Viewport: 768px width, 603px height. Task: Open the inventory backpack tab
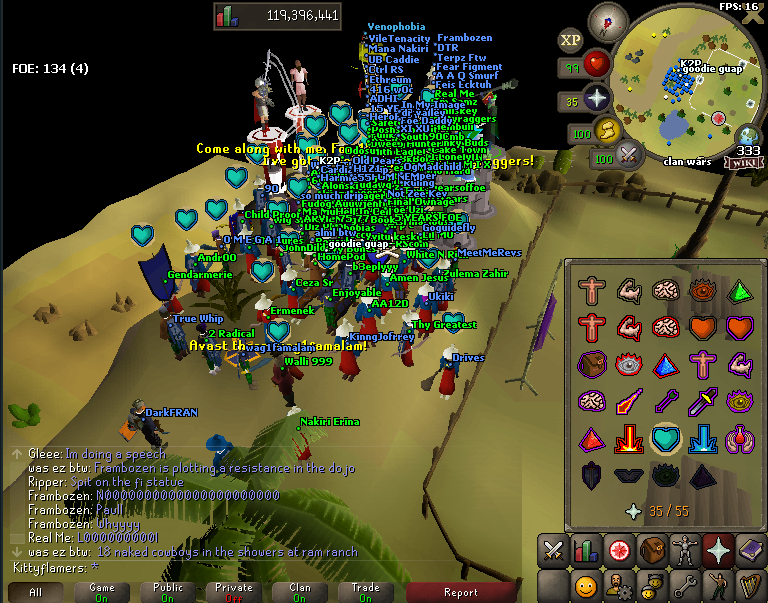652,550
